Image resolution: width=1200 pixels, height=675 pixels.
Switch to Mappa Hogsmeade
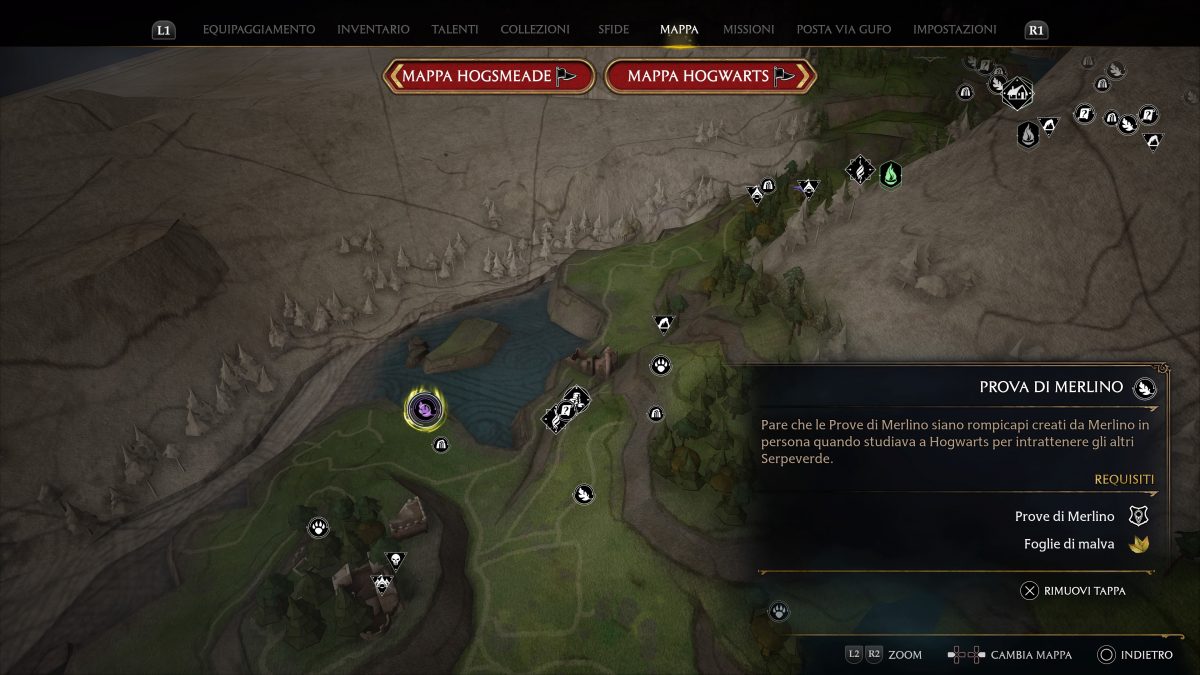coord(489,76)
